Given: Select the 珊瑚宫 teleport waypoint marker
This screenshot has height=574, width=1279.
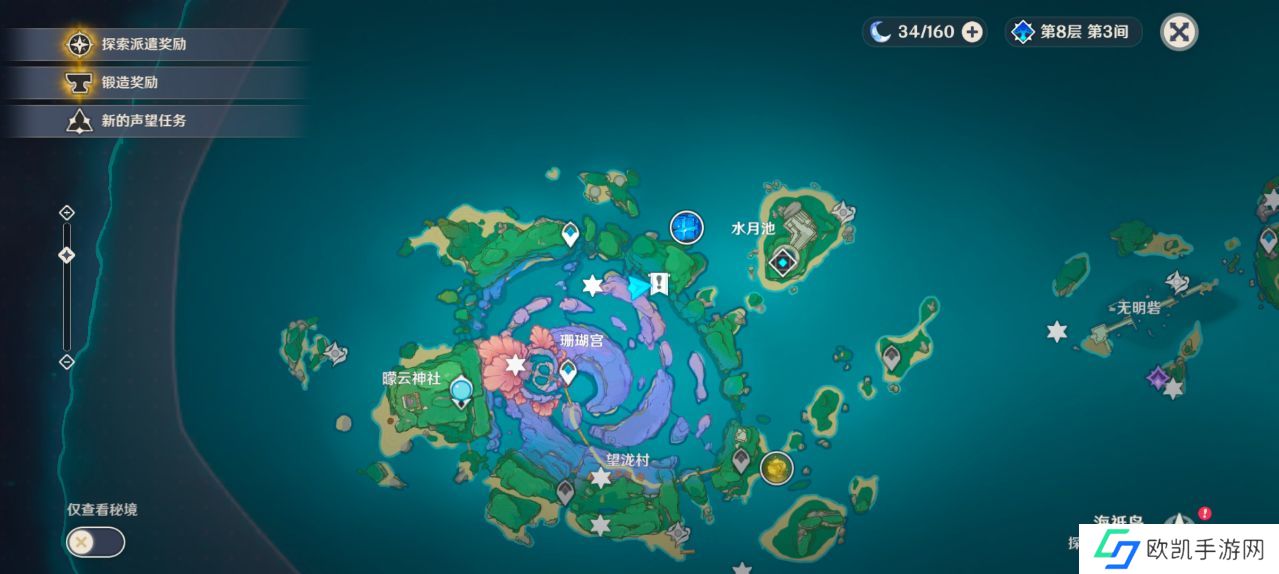Looking at the screenshot, I should click(x=568, y=373).
